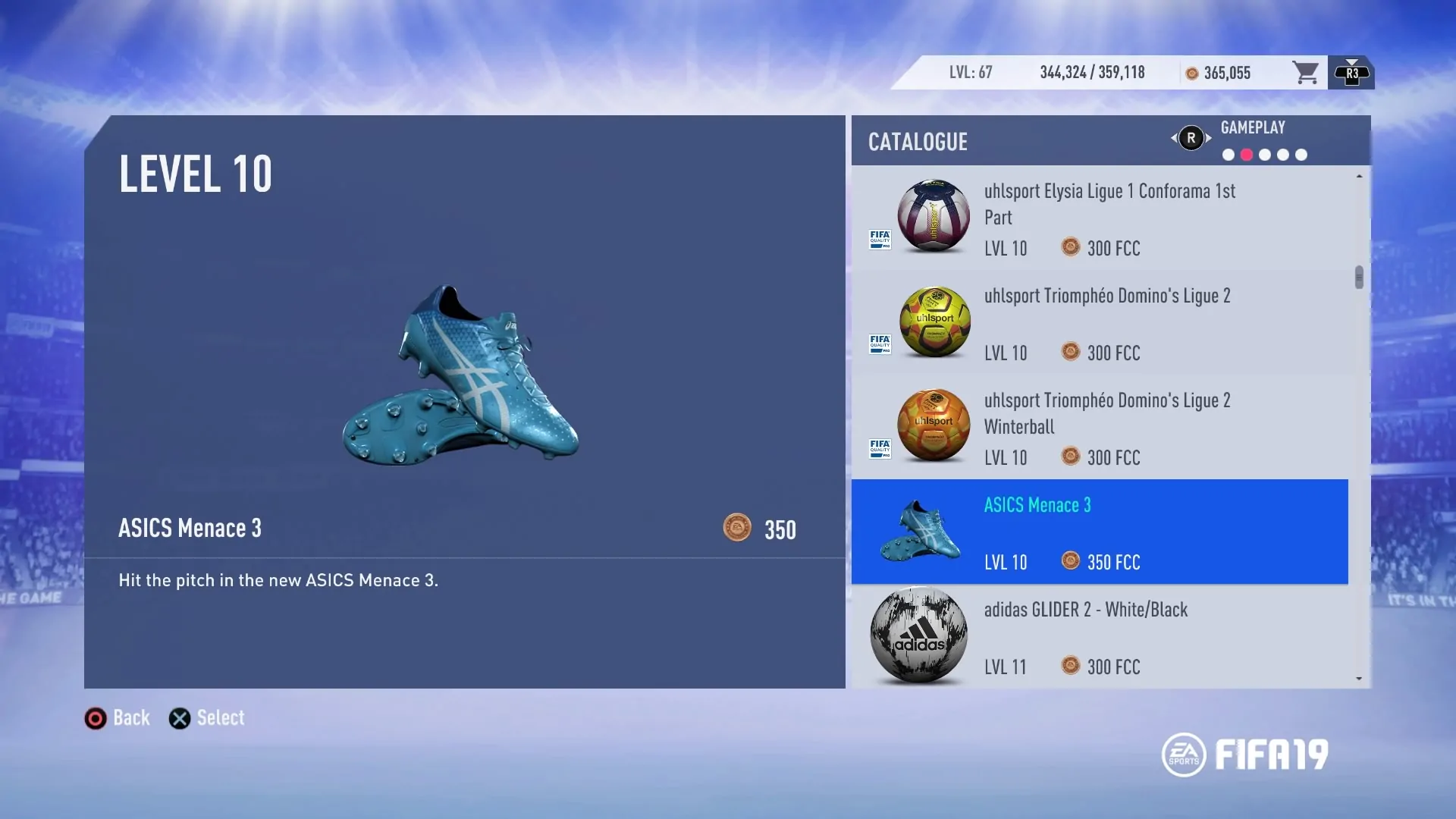Select the first pagination dot under GAMEPLAY
Screen dimensions: 1456x819
[1228, 155]
